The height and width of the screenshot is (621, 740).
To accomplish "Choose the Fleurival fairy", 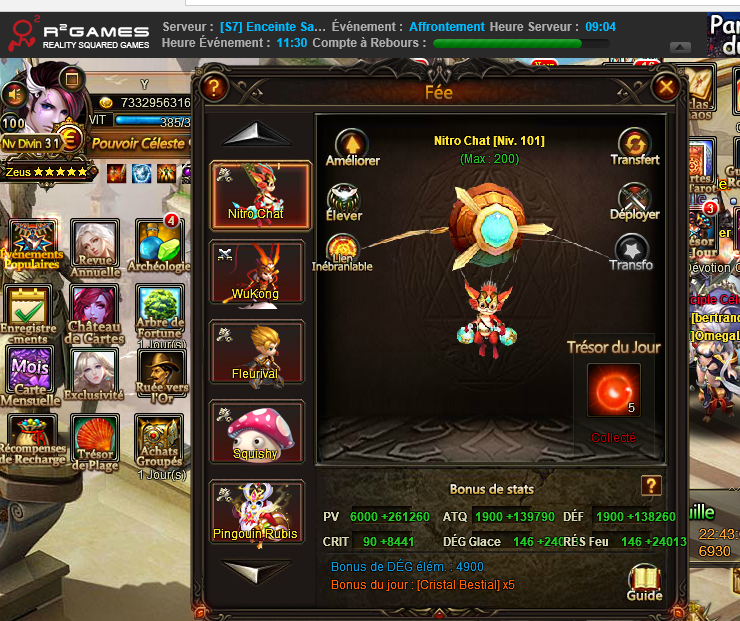I will click(258, 351).
